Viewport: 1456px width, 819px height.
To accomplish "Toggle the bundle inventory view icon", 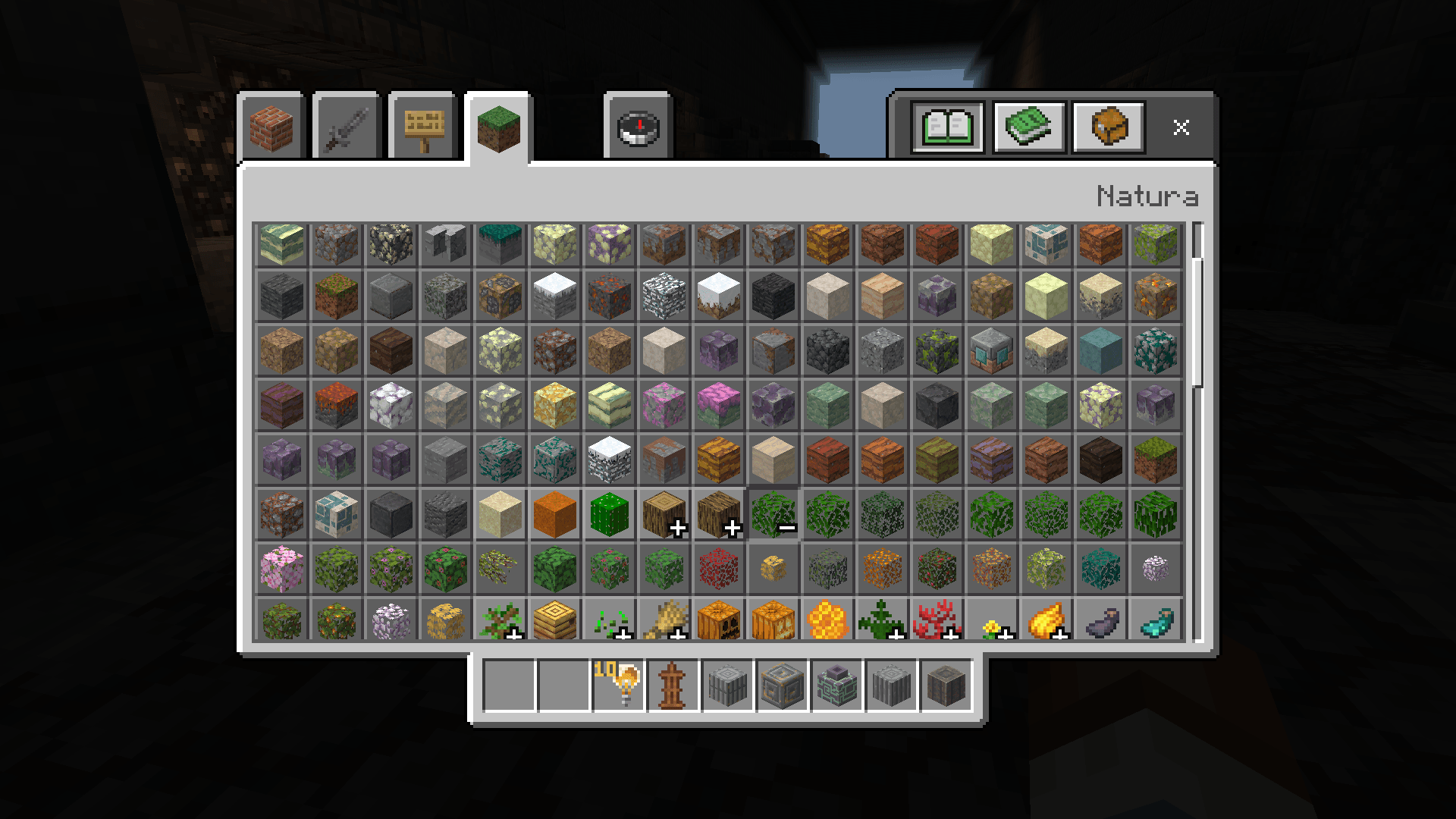I will 1107,126.
